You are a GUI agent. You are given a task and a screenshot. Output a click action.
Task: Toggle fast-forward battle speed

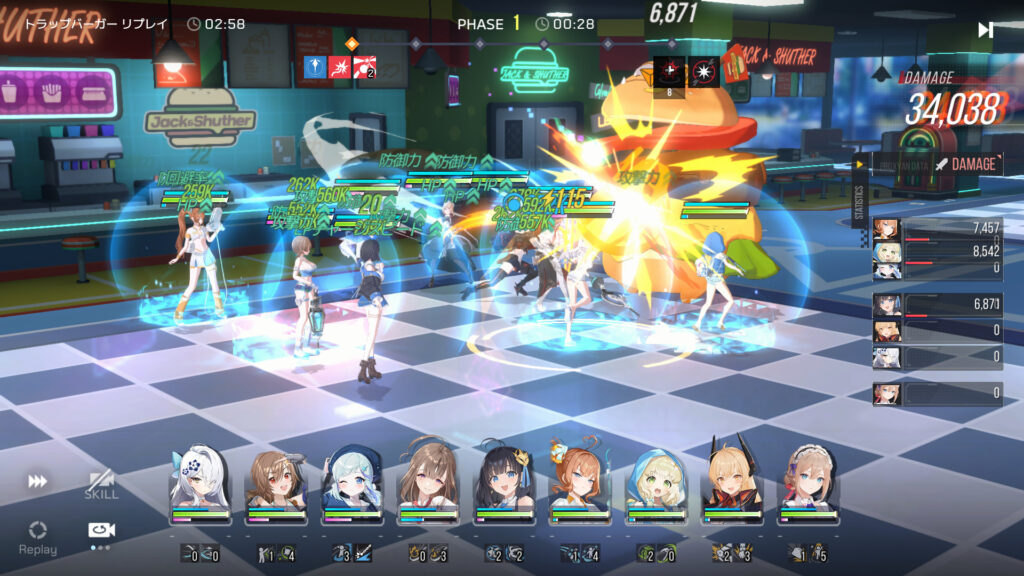click(x=37, y=482)
